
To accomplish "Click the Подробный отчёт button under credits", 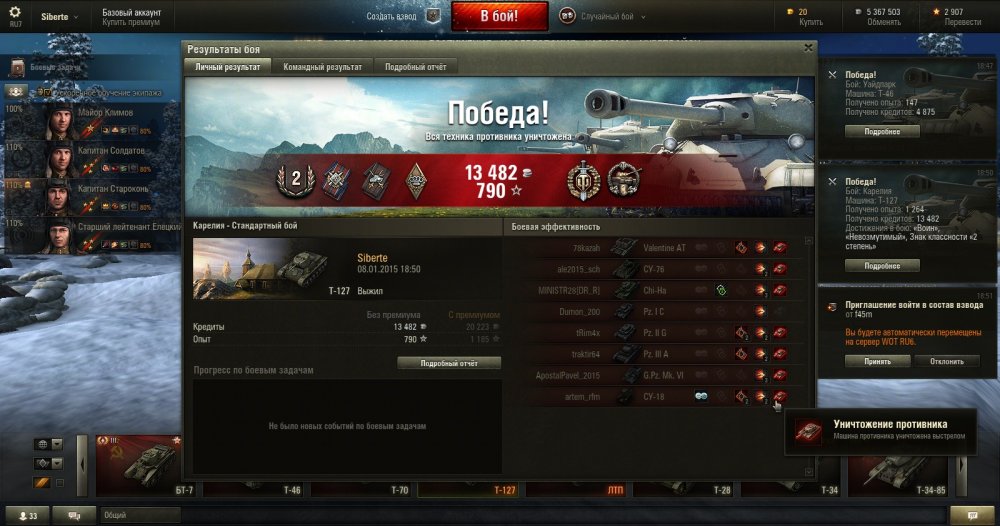I will (x=449, y=363).
